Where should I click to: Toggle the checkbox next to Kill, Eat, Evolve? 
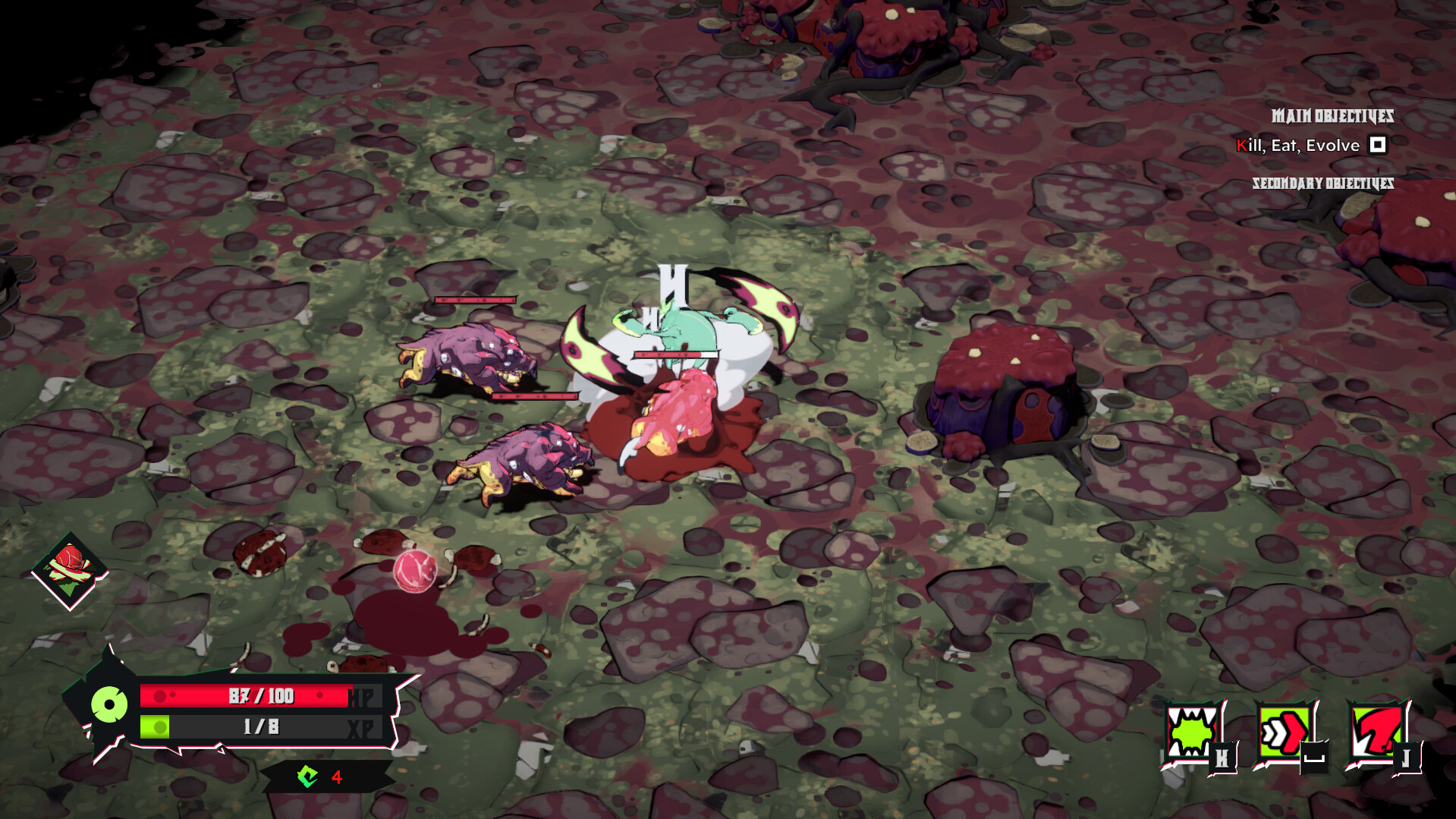[x=1377, y=144]
